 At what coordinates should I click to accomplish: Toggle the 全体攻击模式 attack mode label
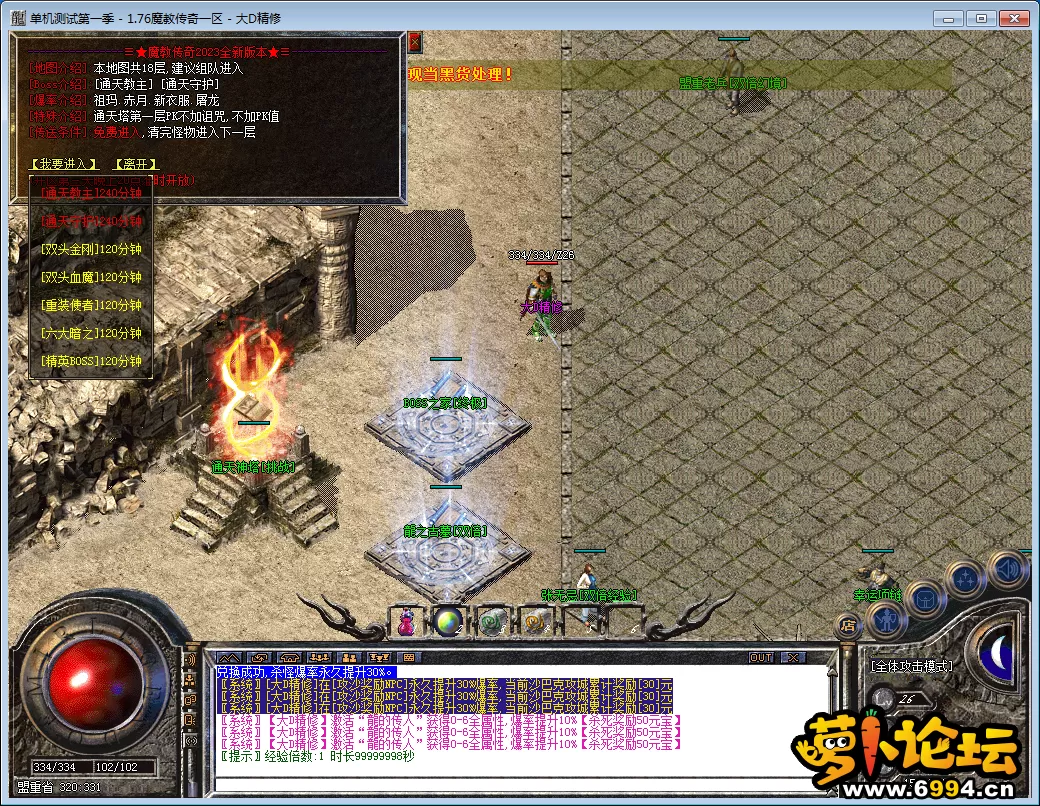[x=910, y=666]
